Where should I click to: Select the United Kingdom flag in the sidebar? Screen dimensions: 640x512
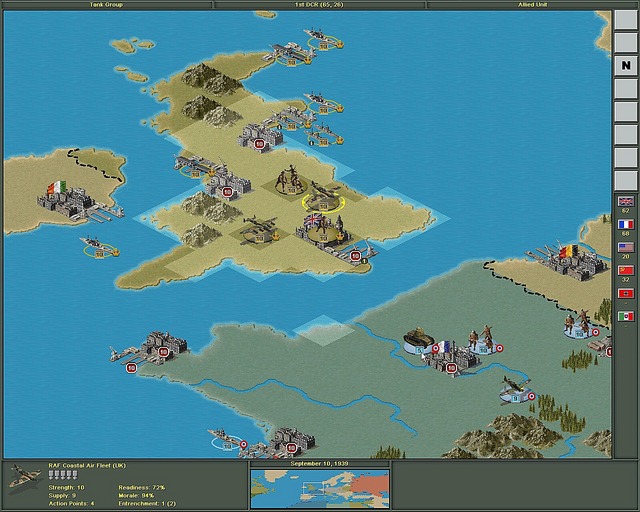point(626,201)
